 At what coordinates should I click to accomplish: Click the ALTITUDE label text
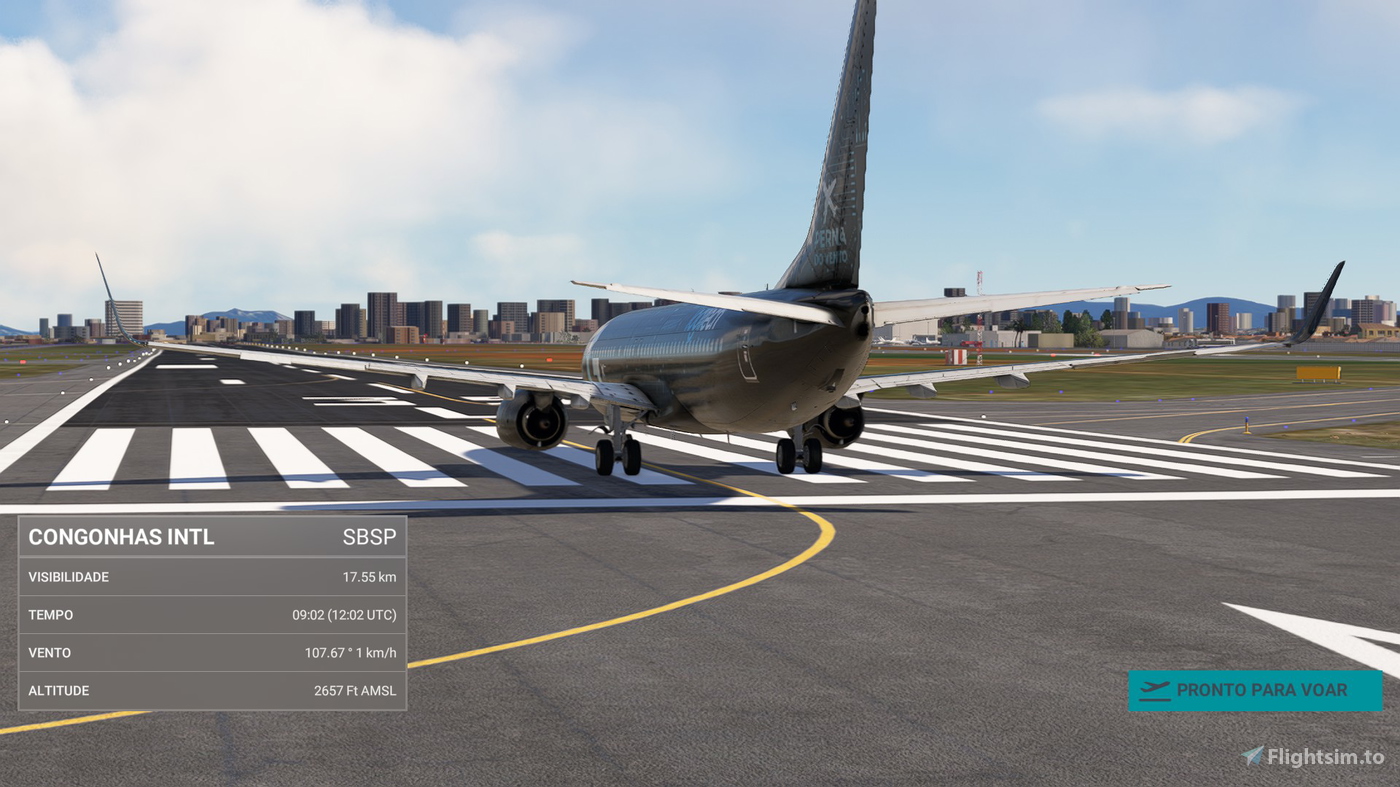point(58,690)
